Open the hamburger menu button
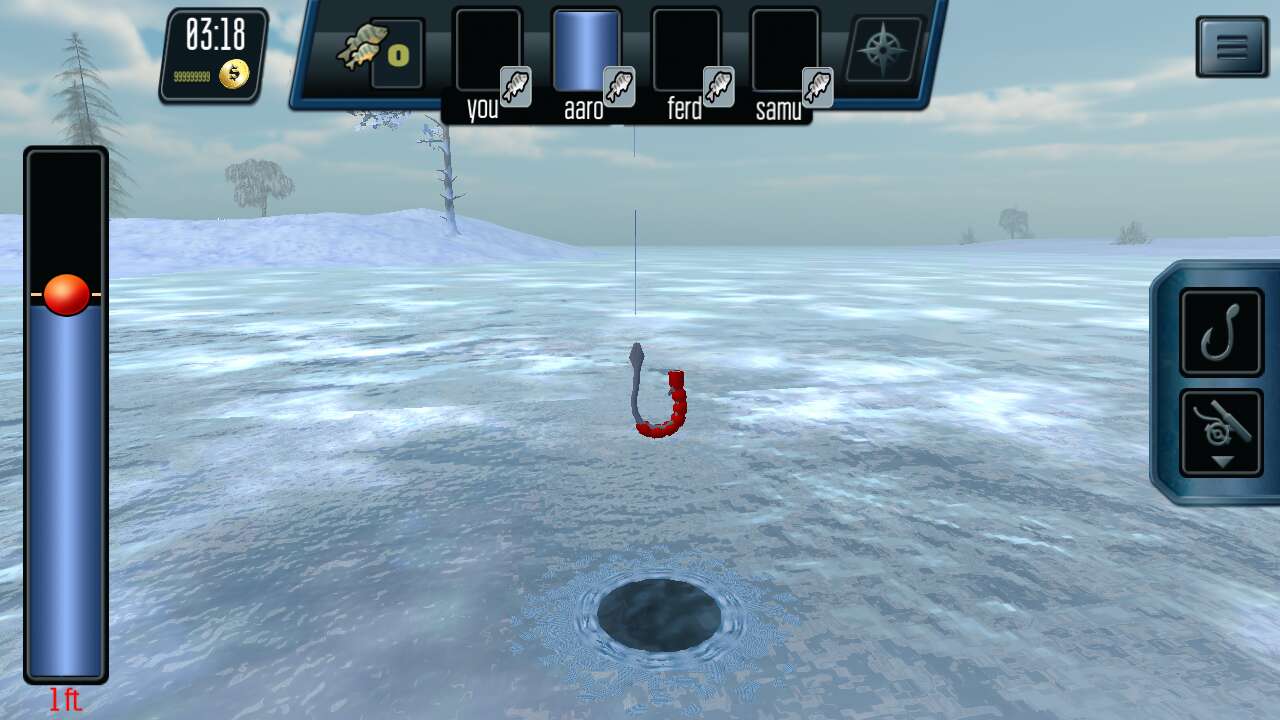The height and width of the screenshot is (720, 1280). click(x=1231, y=47)
